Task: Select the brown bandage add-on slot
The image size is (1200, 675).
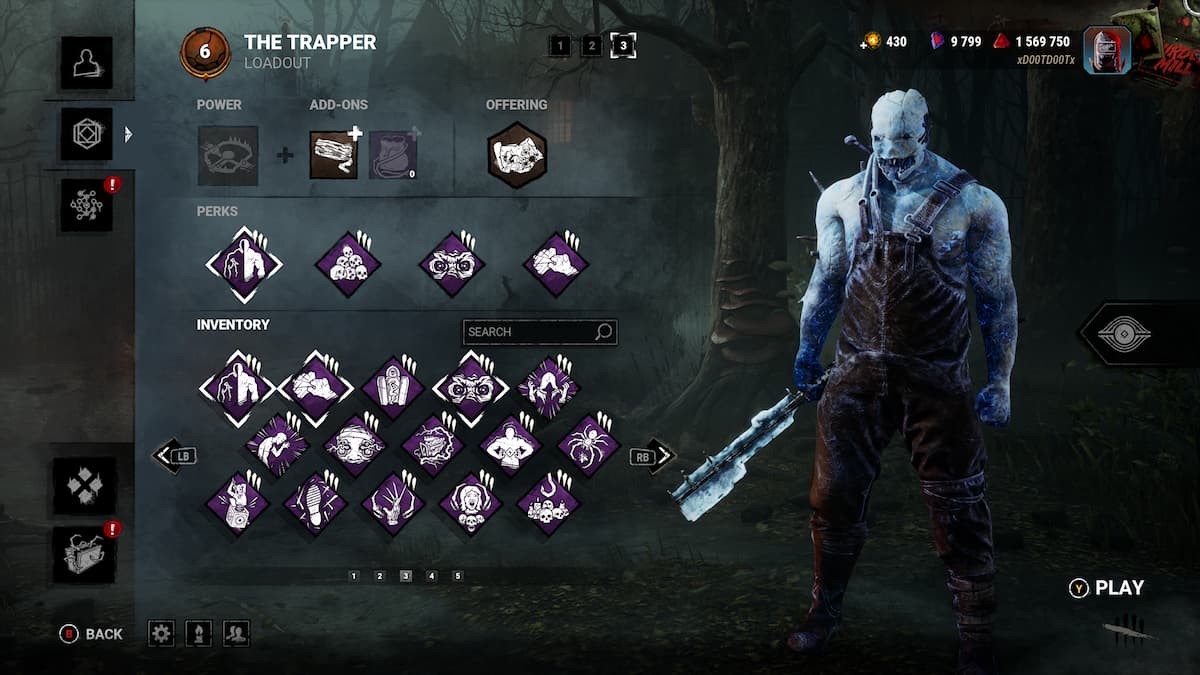Action: (x=333, y=155)
